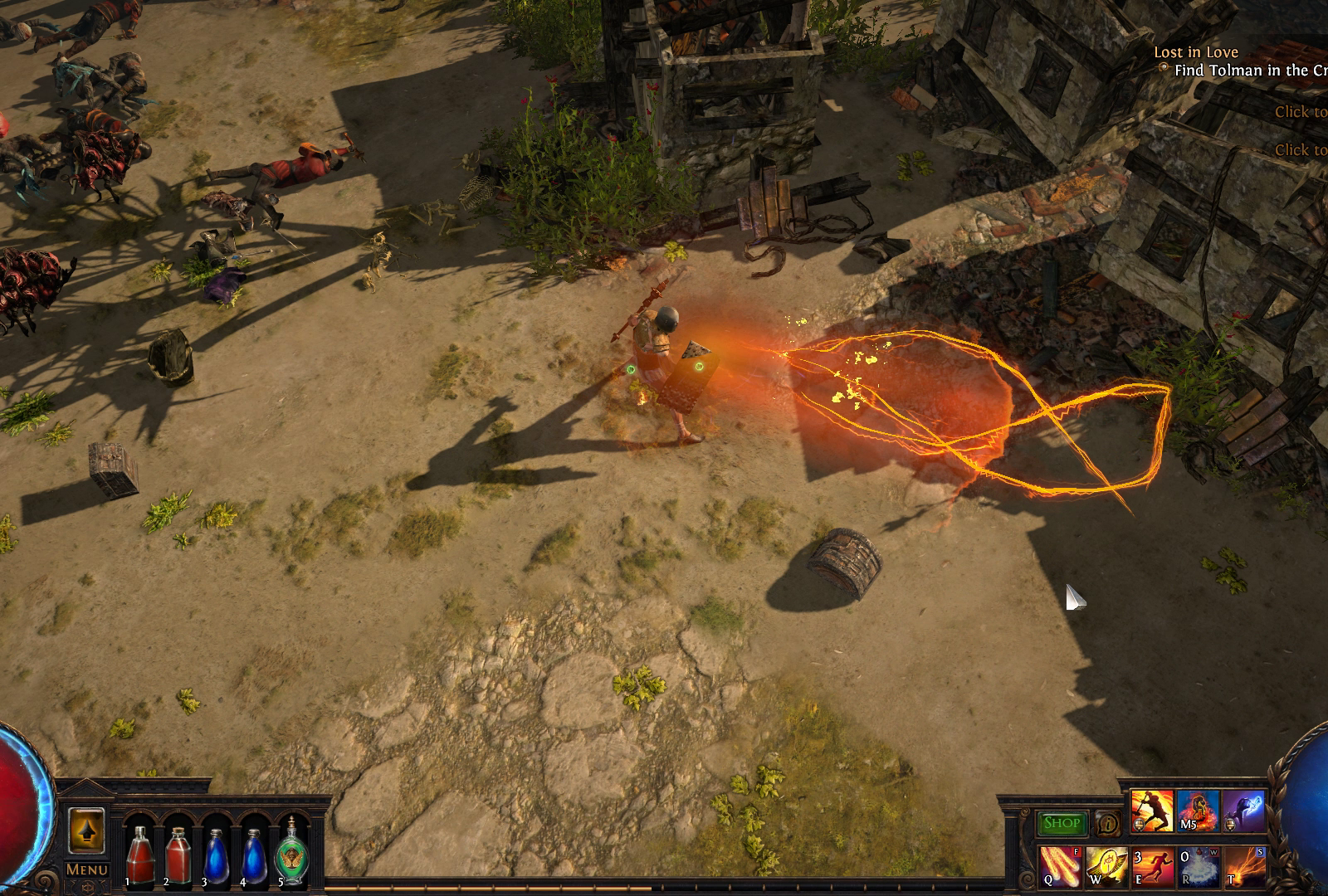Open the Menu button
Image resolution: width=1328 pixels, height=896 pixels.
[x=86, y=869]
